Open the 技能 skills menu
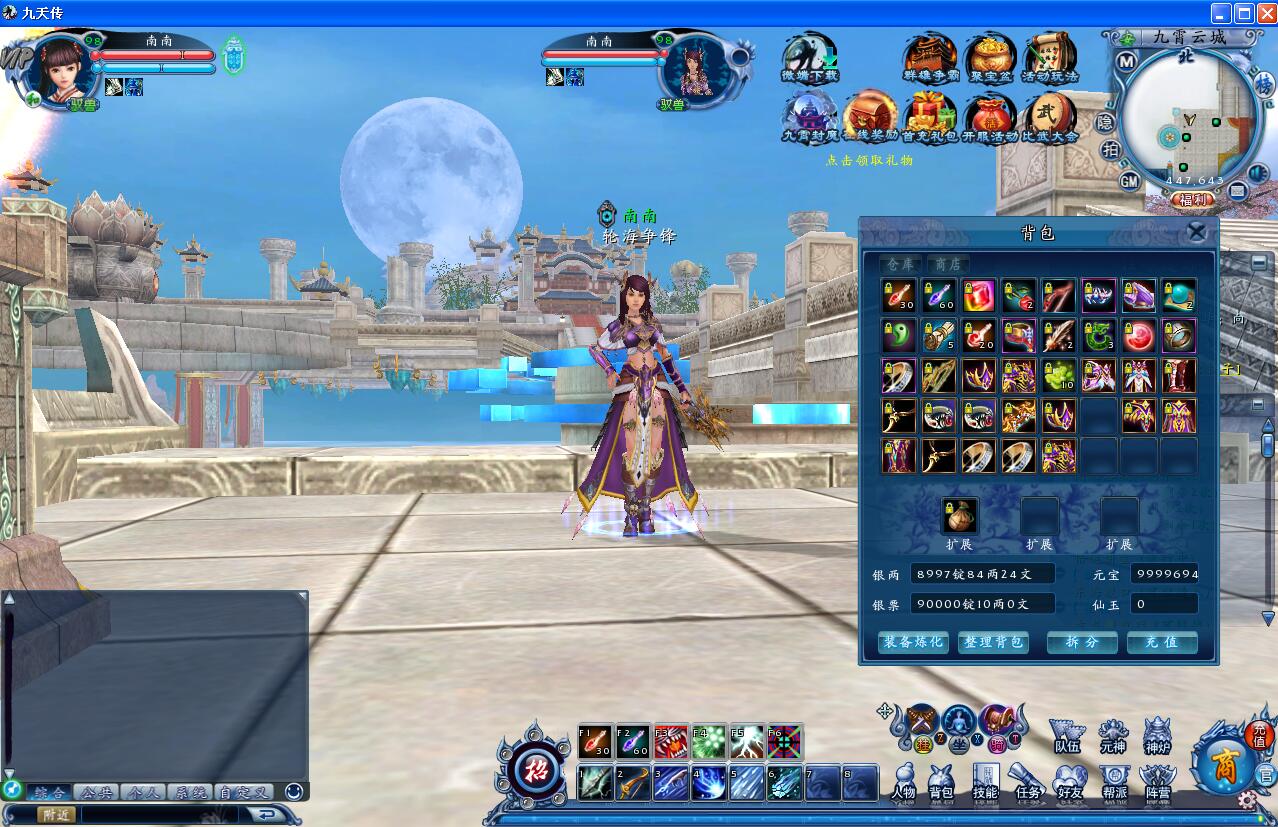The image size is (1278, 827). pyautogui.click(x=985, y=780)
